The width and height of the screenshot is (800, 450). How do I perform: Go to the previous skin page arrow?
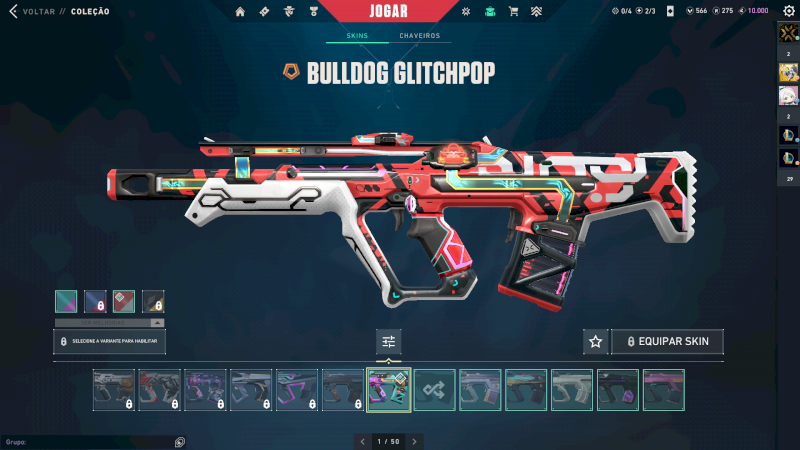click(362, 441)
